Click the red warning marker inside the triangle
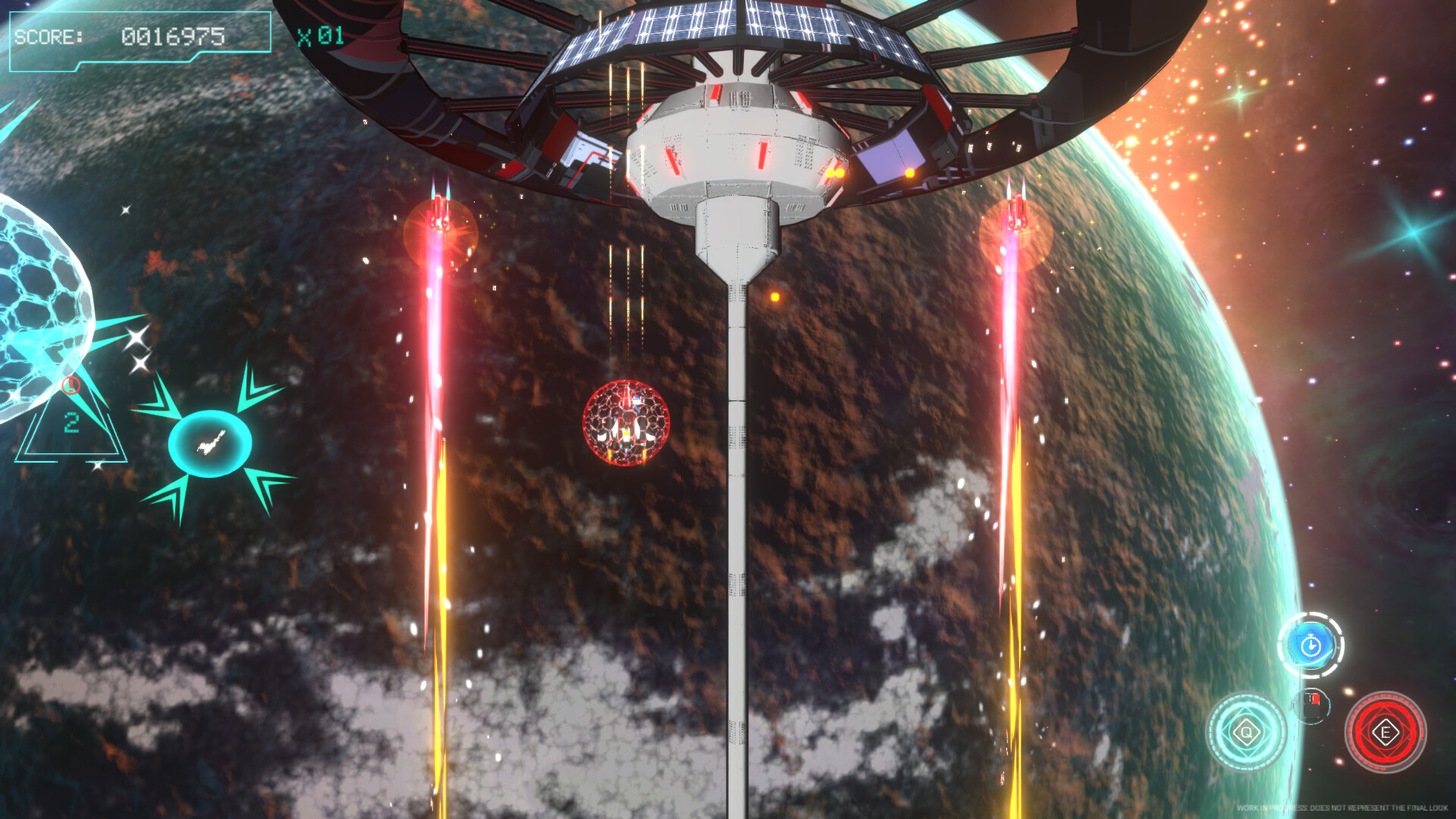This screenshot has width=1456, height=819. point(71,385)
